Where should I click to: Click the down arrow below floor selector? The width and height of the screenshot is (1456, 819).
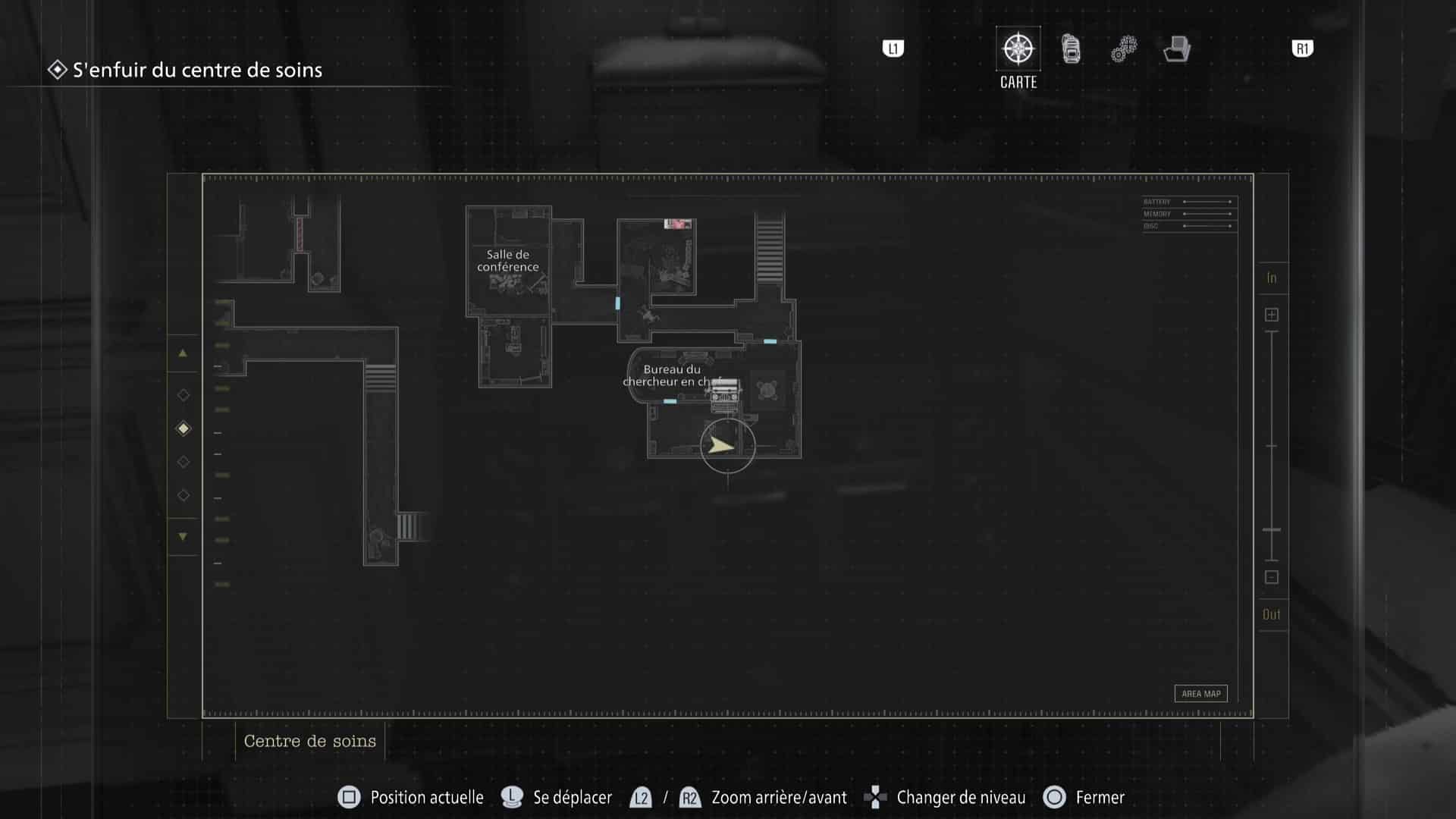(183, 536)
